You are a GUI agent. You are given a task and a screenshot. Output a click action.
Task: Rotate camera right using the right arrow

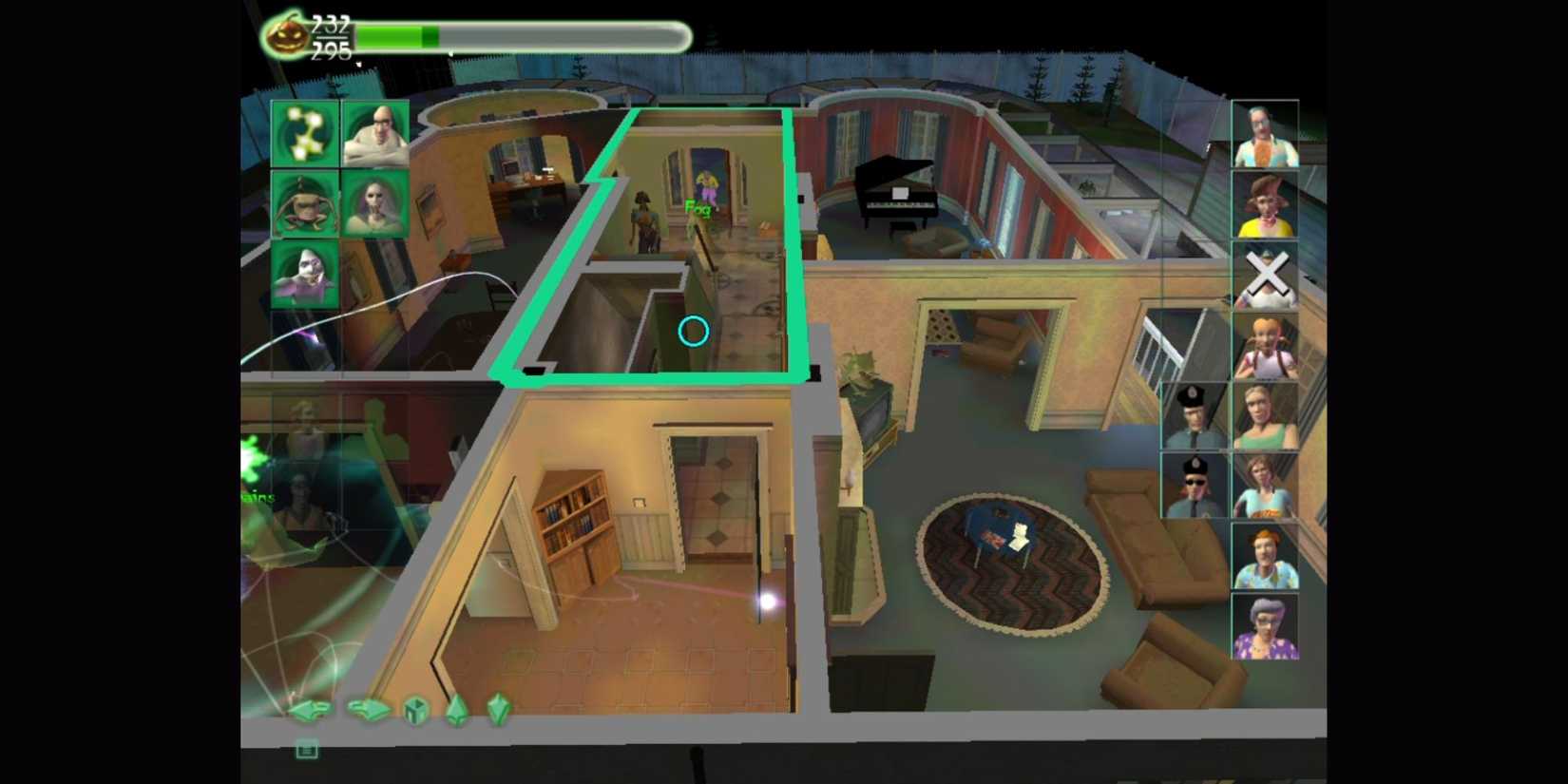point(371,708)
